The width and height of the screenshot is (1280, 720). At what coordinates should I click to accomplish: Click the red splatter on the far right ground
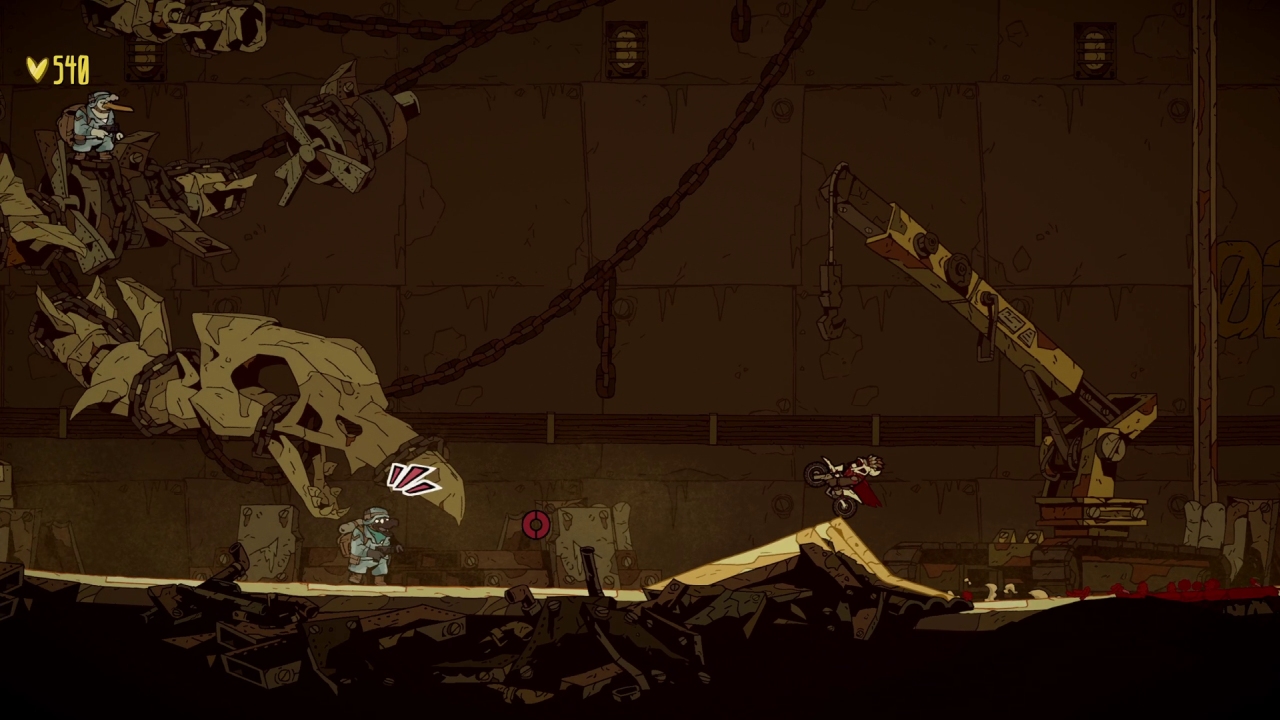[x=1200, y=590]
